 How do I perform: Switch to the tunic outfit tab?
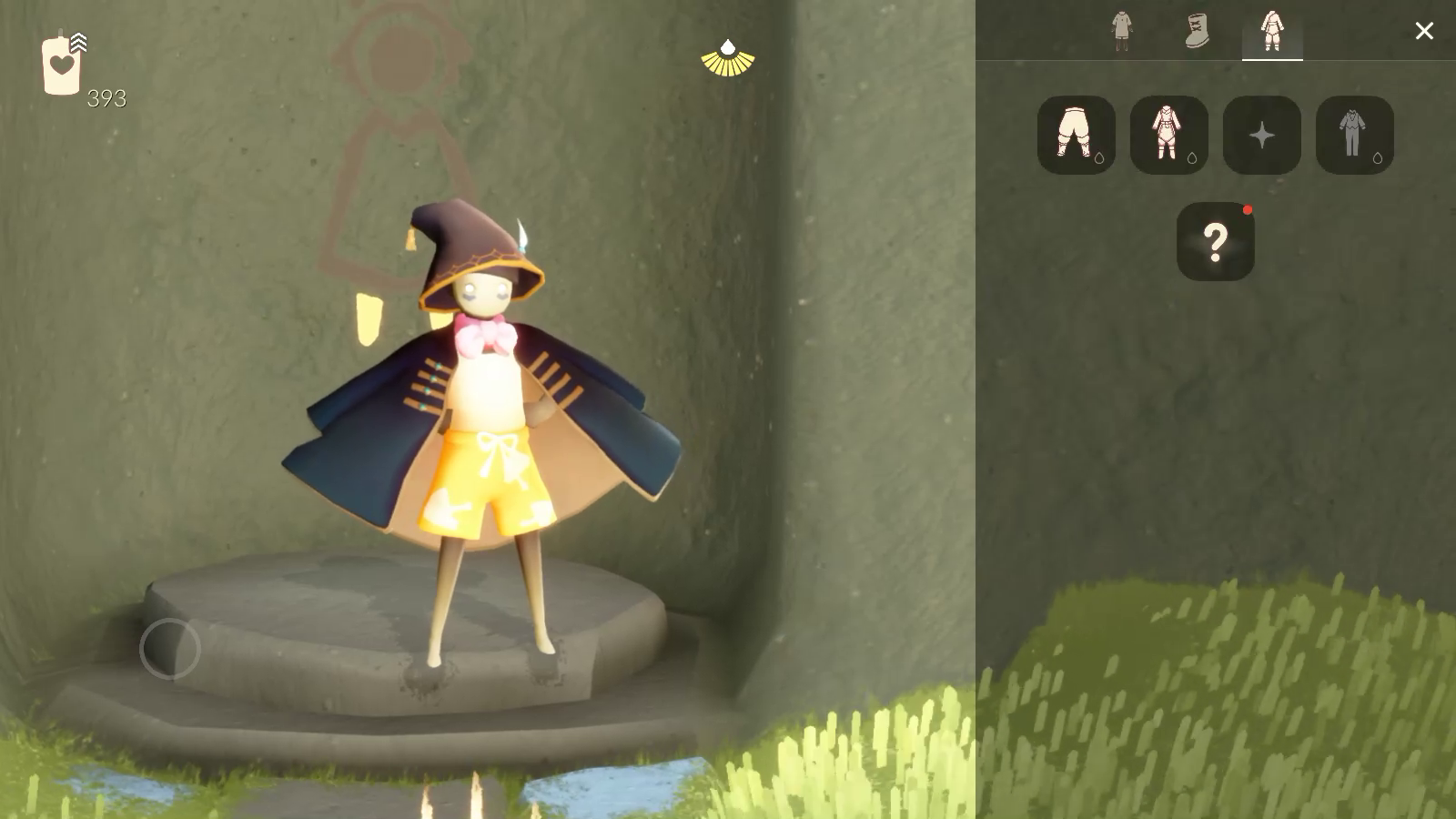[x=1122, y=31]
